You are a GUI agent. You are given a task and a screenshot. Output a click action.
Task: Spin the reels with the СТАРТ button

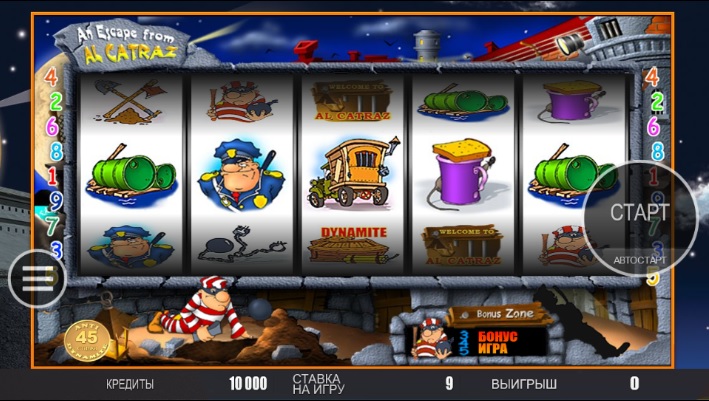tap(639, 212)
